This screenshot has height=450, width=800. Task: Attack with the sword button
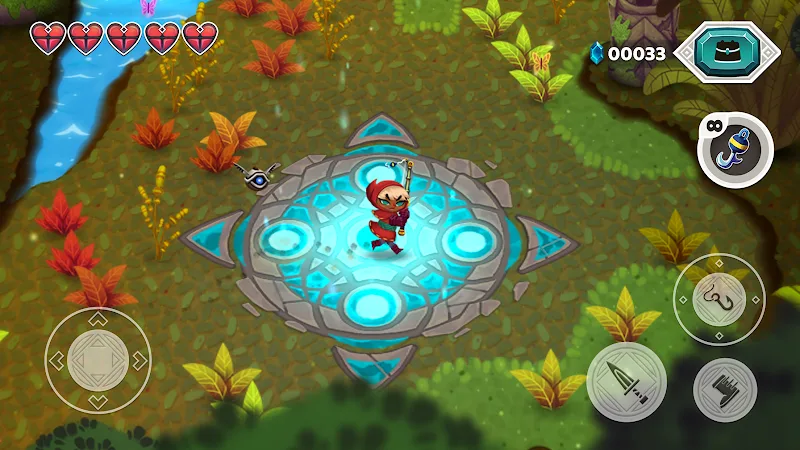point(627,381)
